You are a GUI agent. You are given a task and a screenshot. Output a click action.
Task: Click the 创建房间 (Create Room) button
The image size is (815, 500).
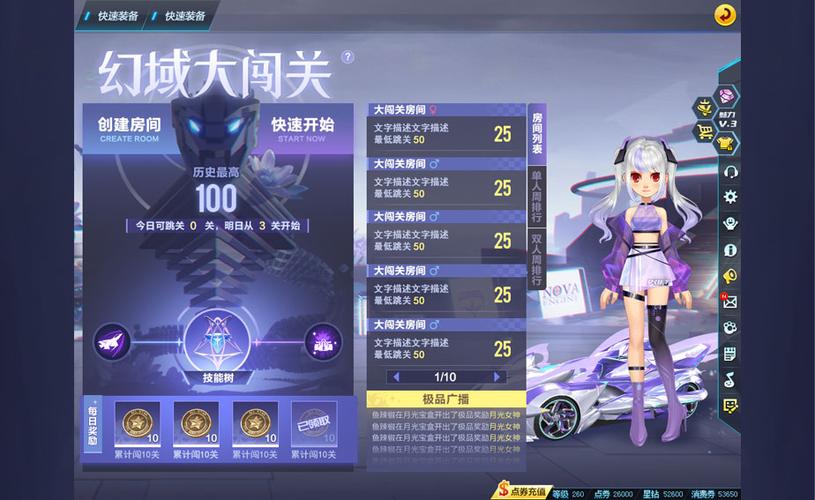tap(129, 130)
